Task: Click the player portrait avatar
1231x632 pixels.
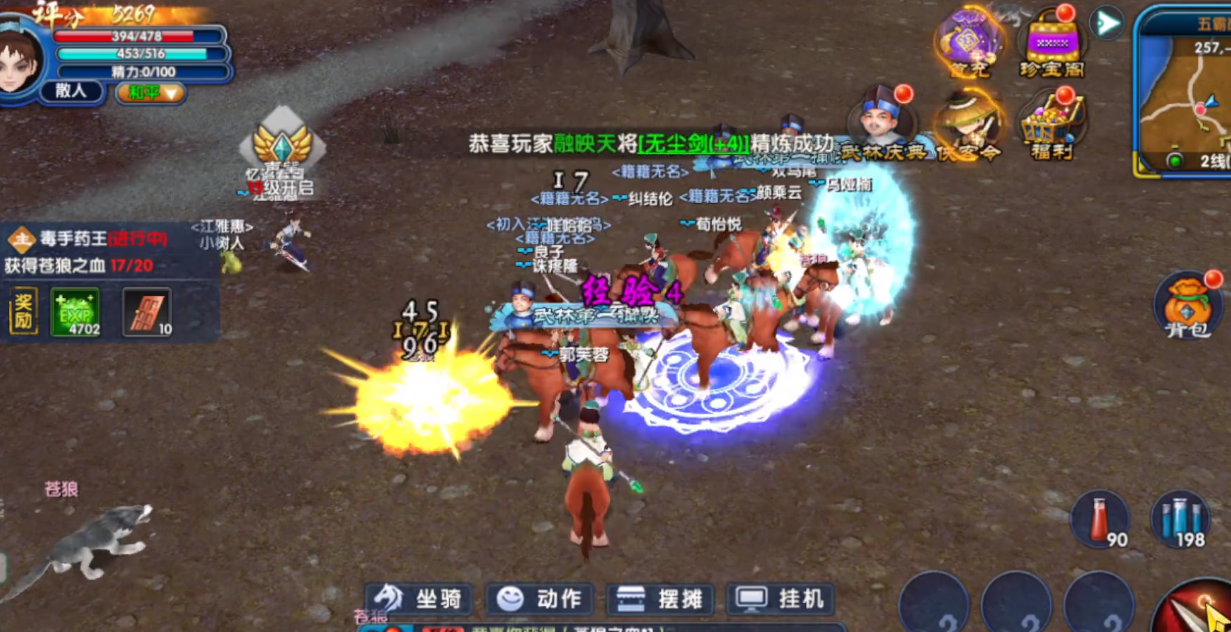Action: pos(20,57)
